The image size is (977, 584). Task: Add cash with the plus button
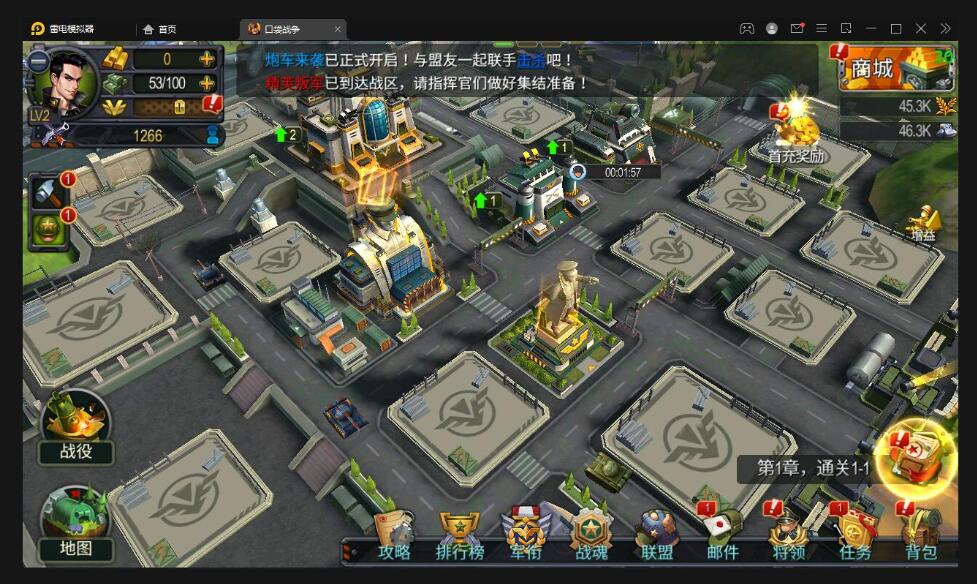click(x=207, y=83)
